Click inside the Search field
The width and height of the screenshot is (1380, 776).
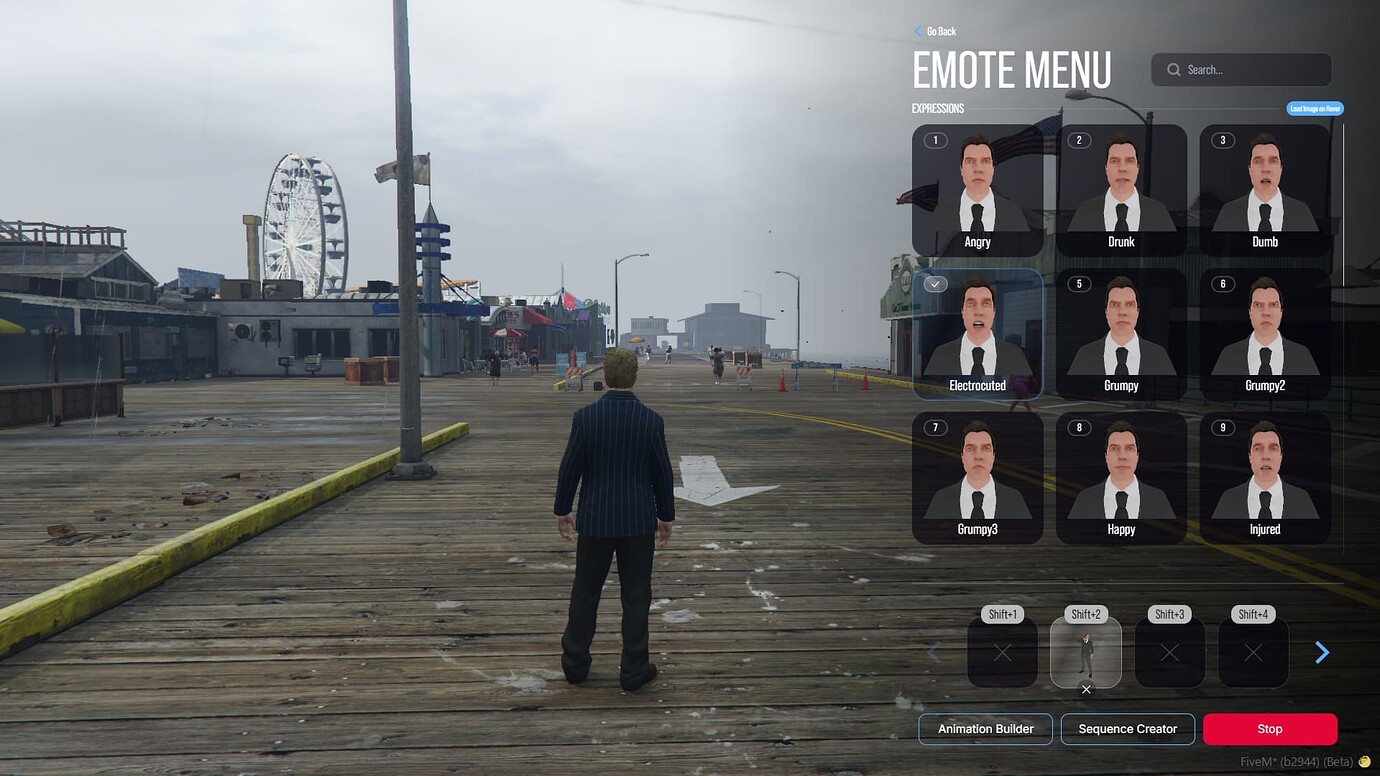coord(1240,70)
